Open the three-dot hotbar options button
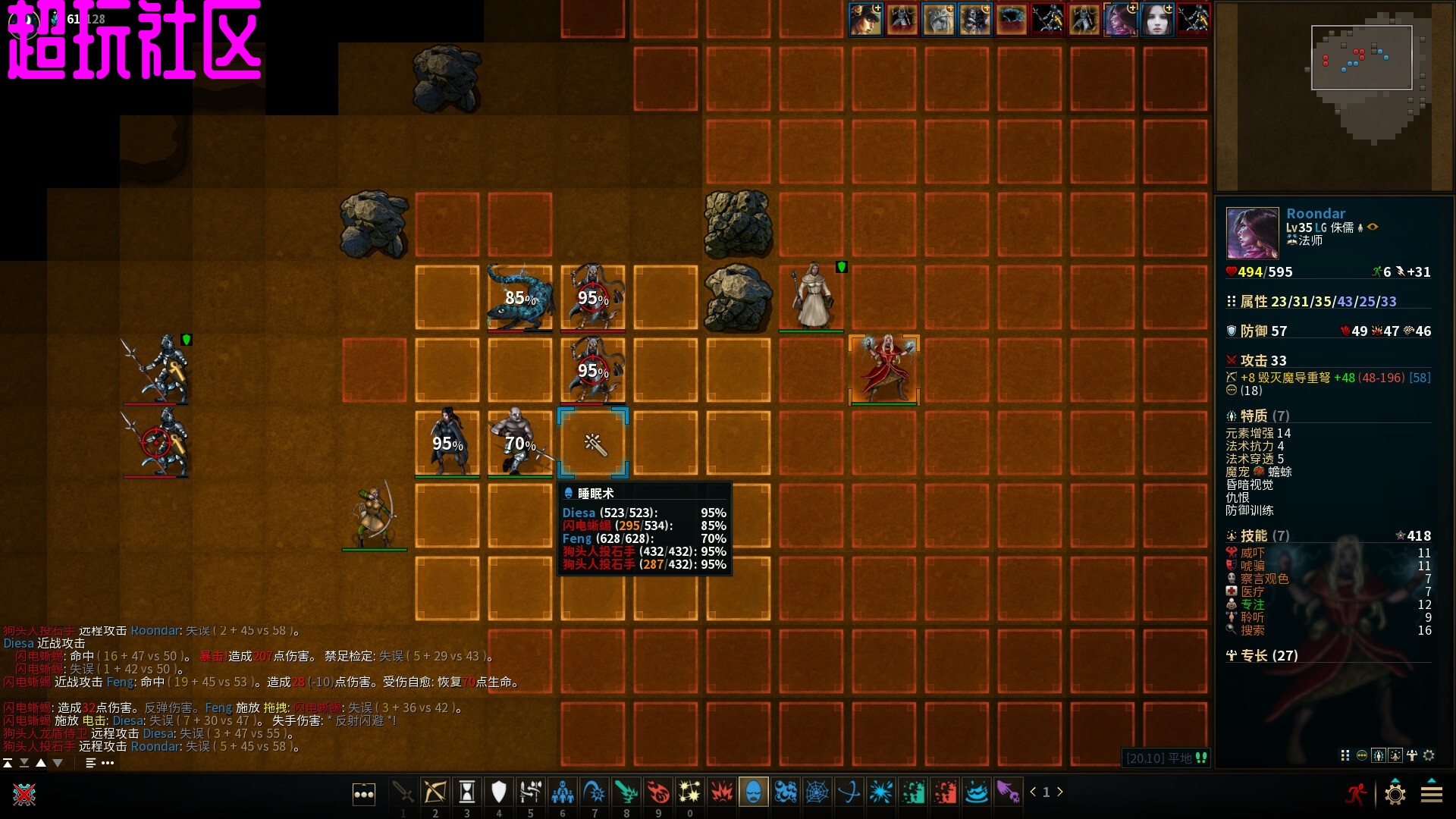The image size is (1456, 819). coord(364,794)
